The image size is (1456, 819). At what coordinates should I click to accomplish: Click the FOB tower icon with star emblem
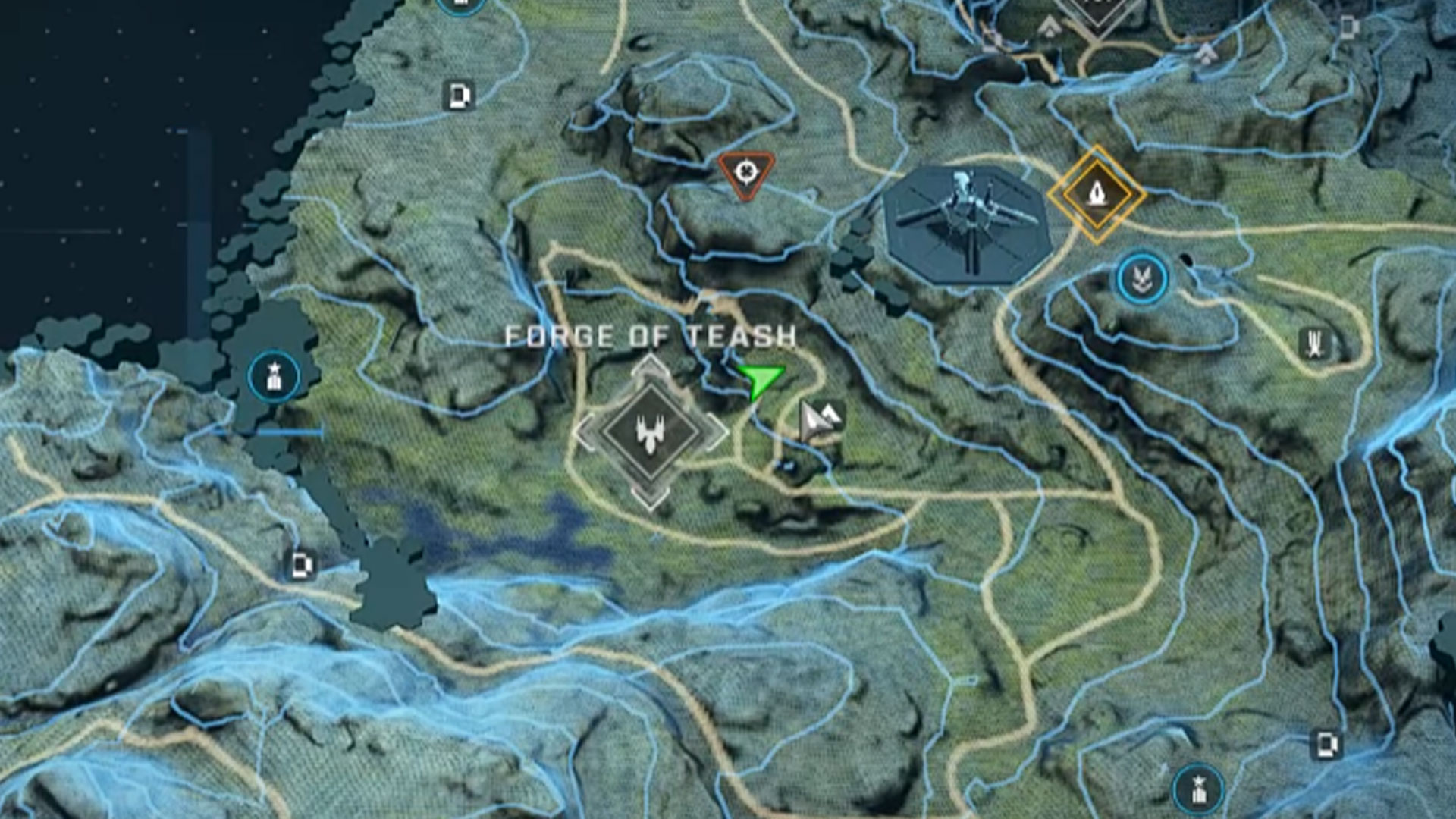tap(273, 373)
